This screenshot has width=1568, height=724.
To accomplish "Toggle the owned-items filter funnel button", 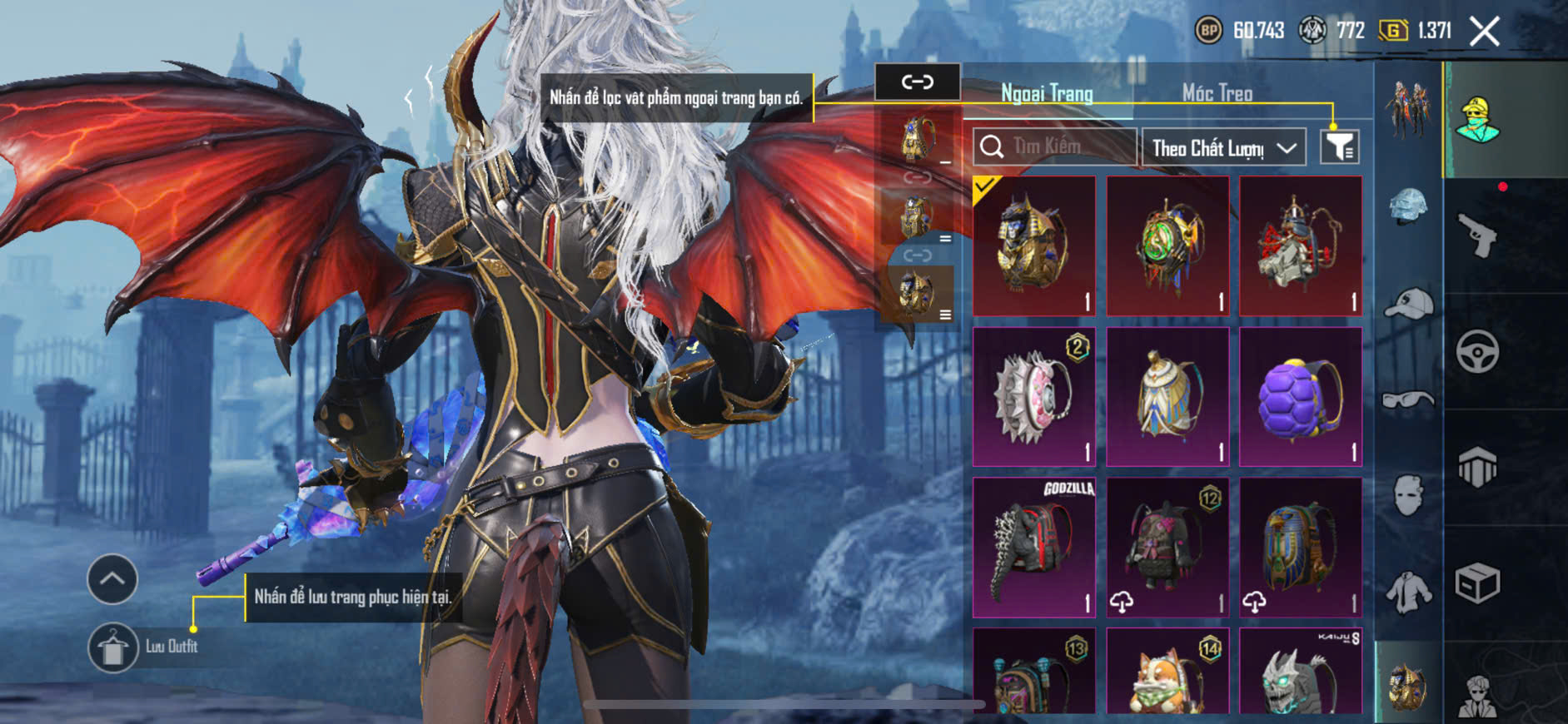I will click(1339, 147).
